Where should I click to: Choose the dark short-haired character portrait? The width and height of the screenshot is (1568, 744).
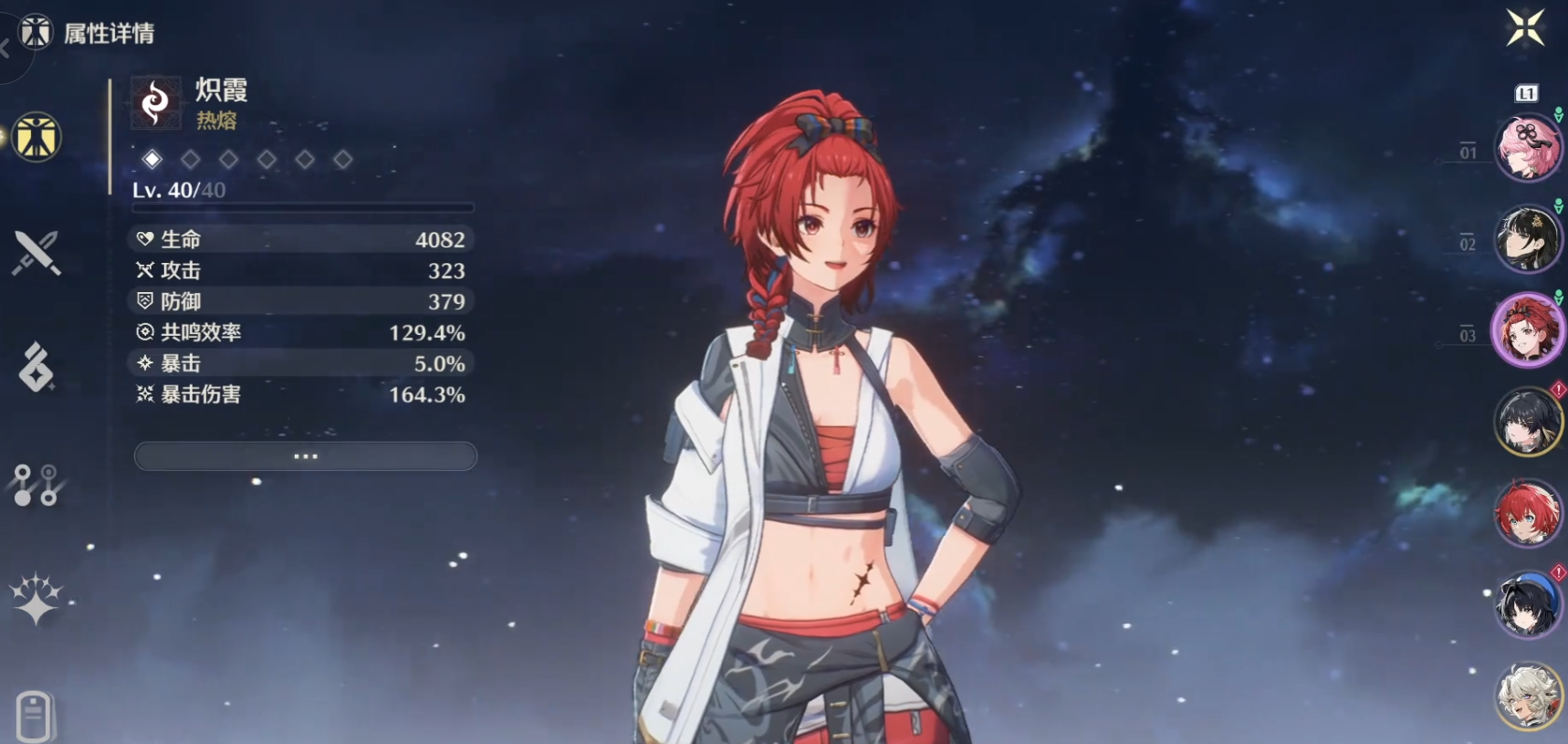pos(1527,422)
